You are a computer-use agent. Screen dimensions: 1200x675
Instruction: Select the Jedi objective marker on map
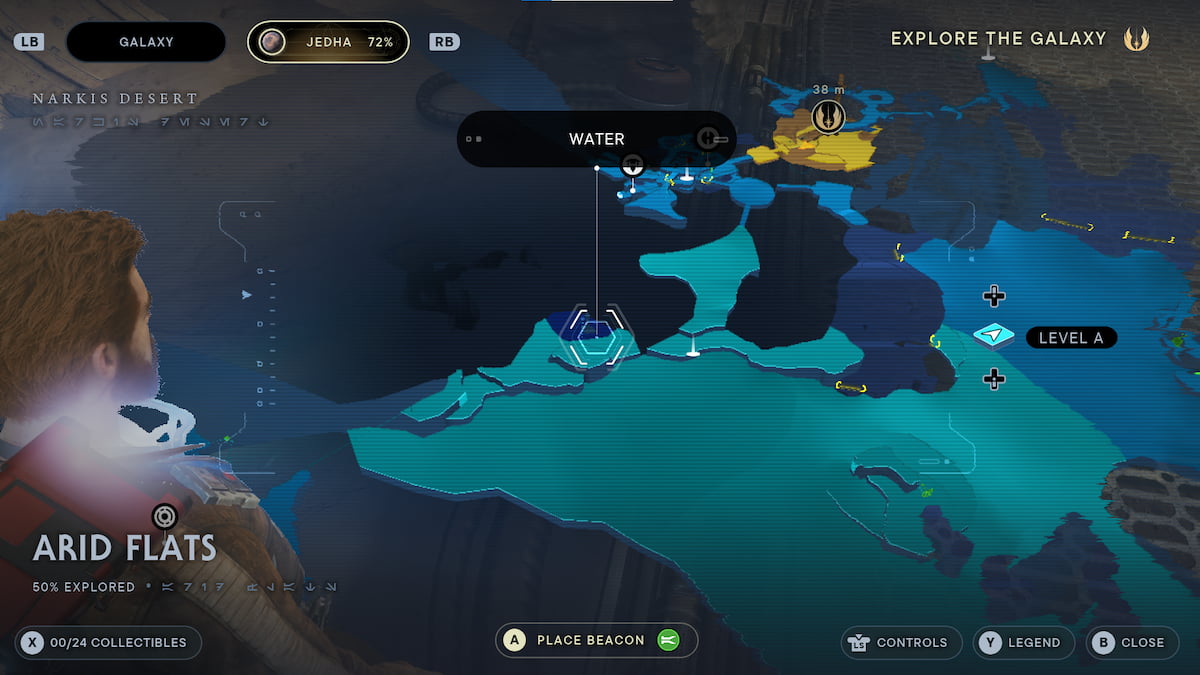pyautogui.click(x=827, y=116)
